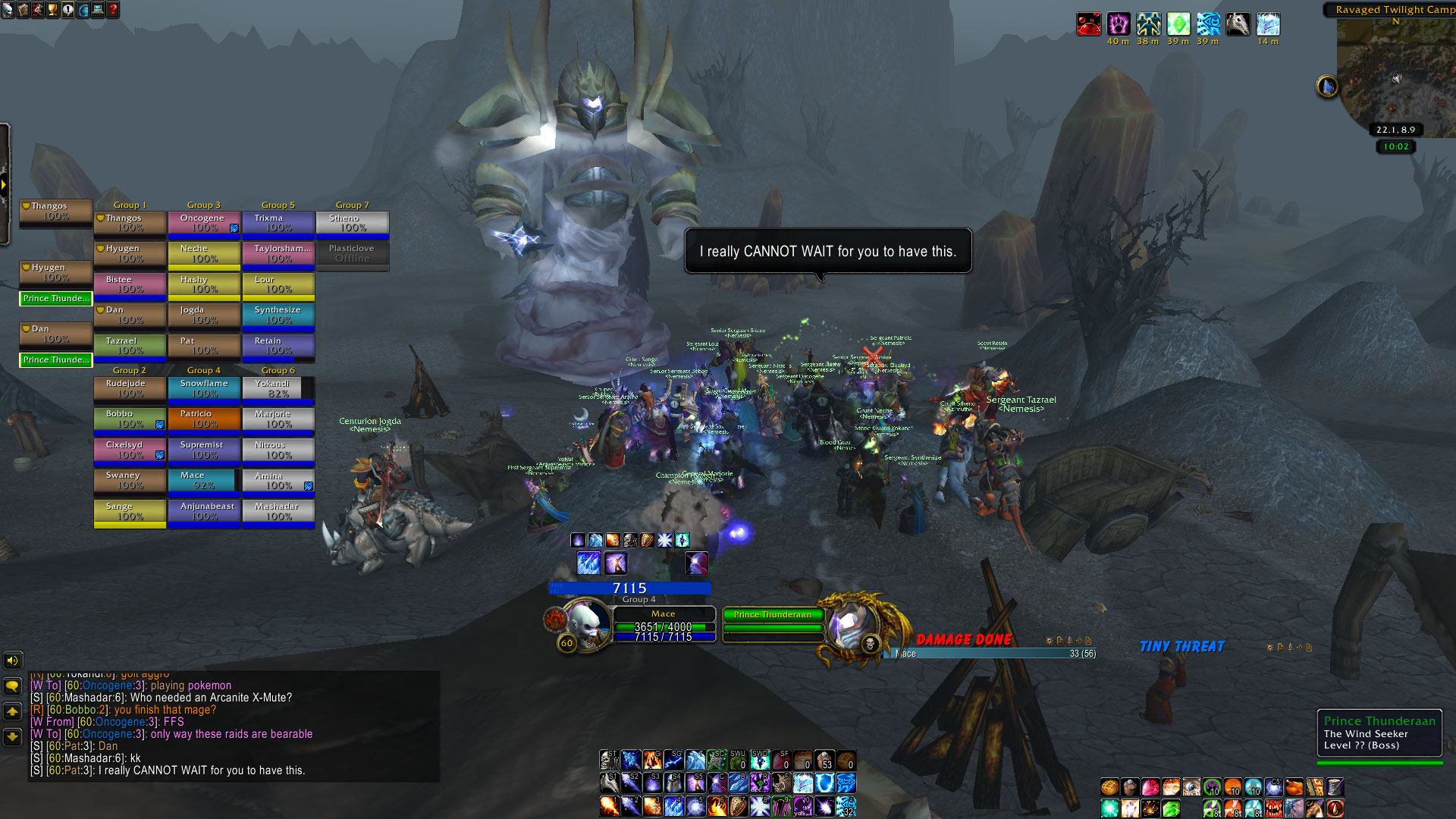
Task: Select Thangos main tank frame
Action: (x=55, y=211)
